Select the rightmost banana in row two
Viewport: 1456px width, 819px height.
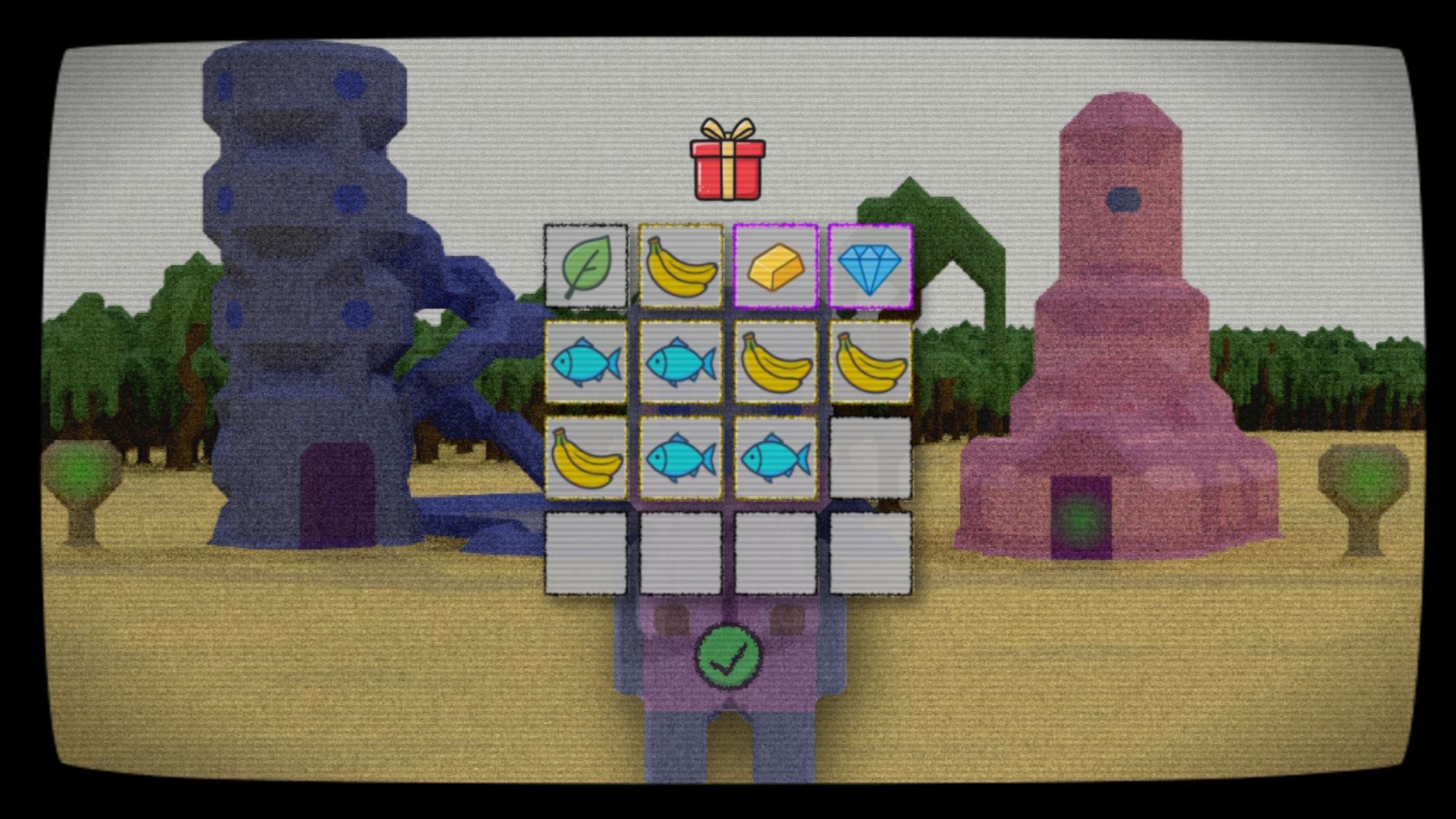coord(871,362)
